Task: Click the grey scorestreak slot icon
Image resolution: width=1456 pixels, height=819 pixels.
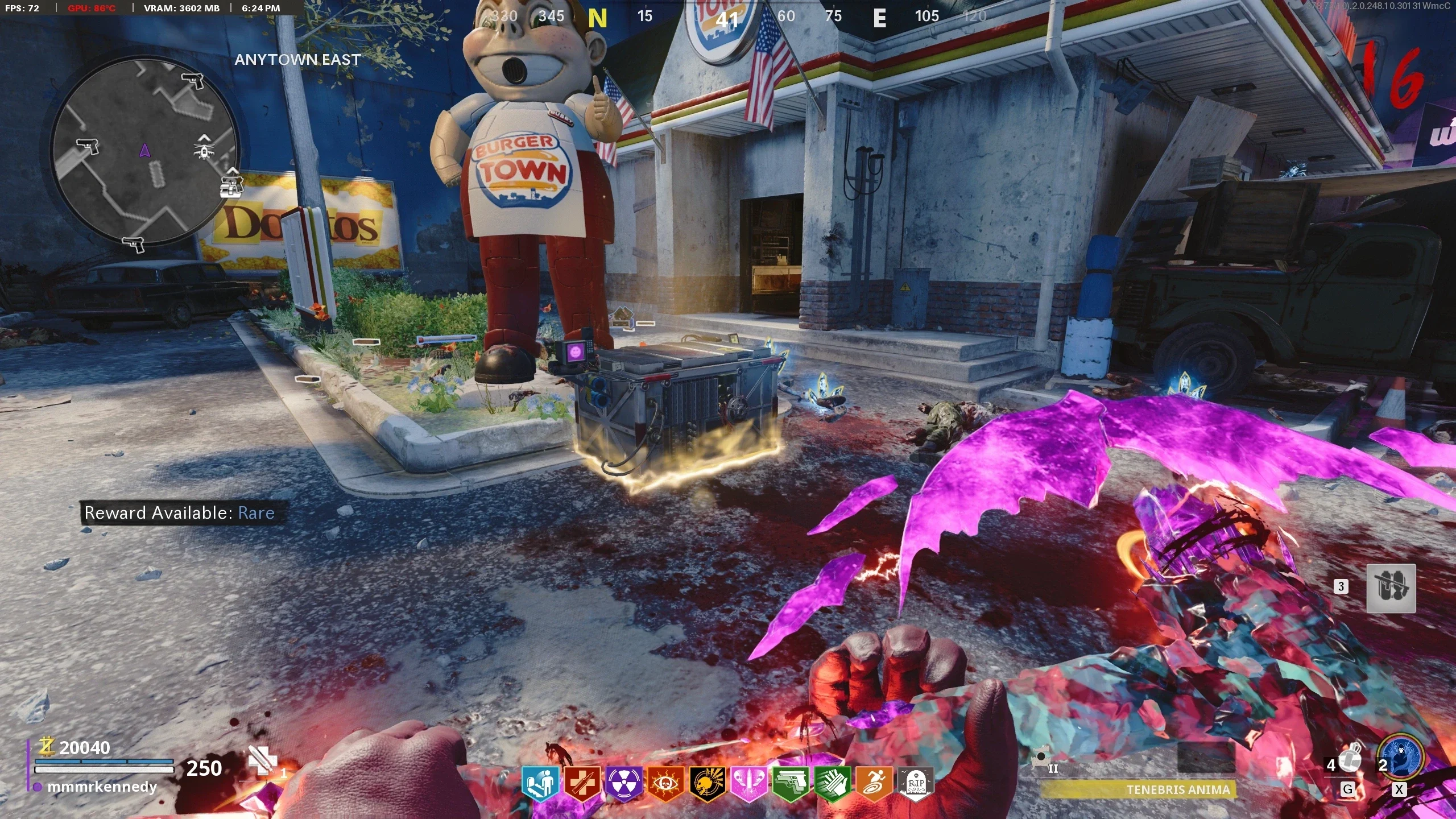Action: click(x=1391, y=588)
